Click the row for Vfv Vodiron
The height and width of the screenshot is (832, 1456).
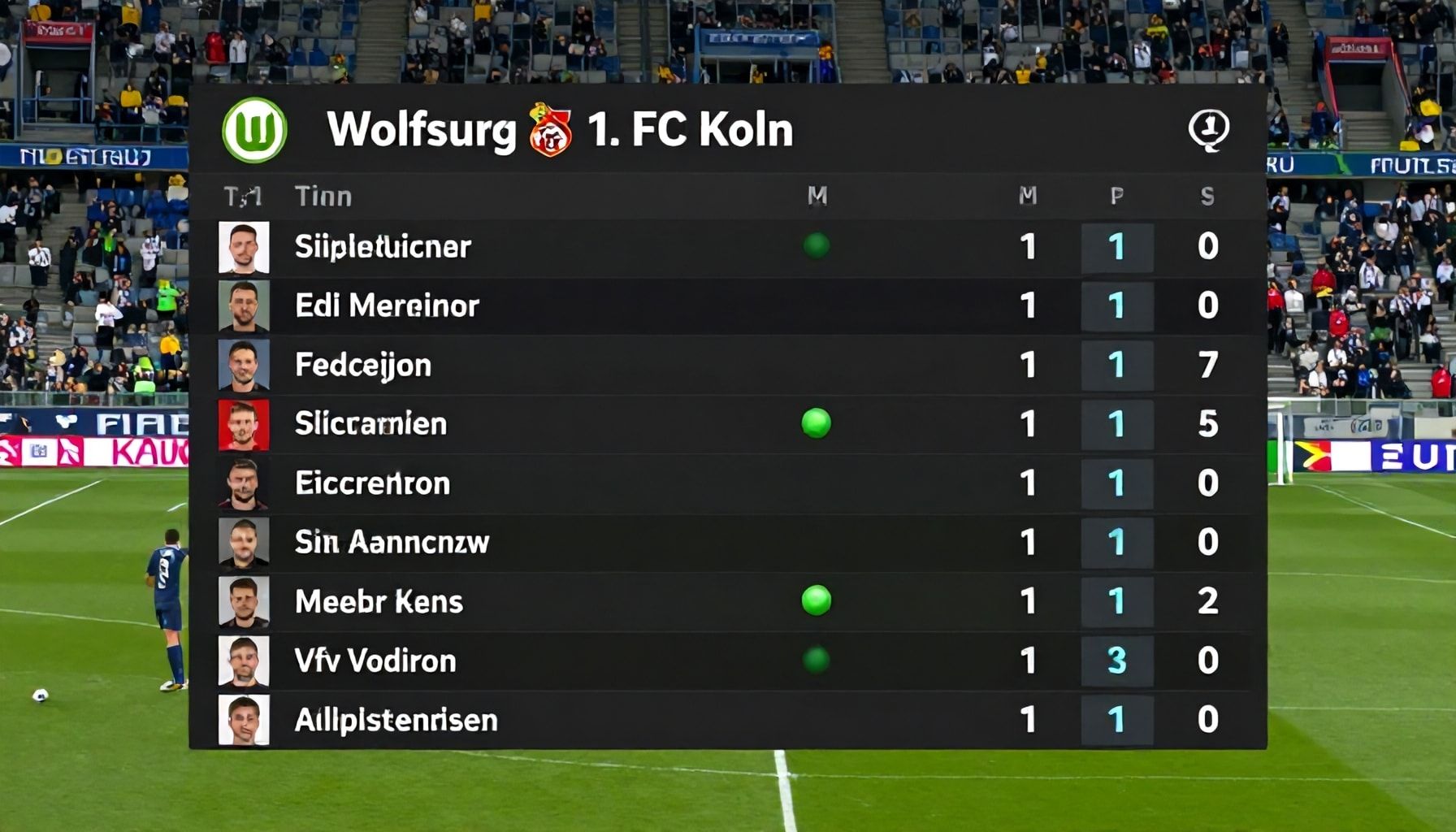pos(650,660)
